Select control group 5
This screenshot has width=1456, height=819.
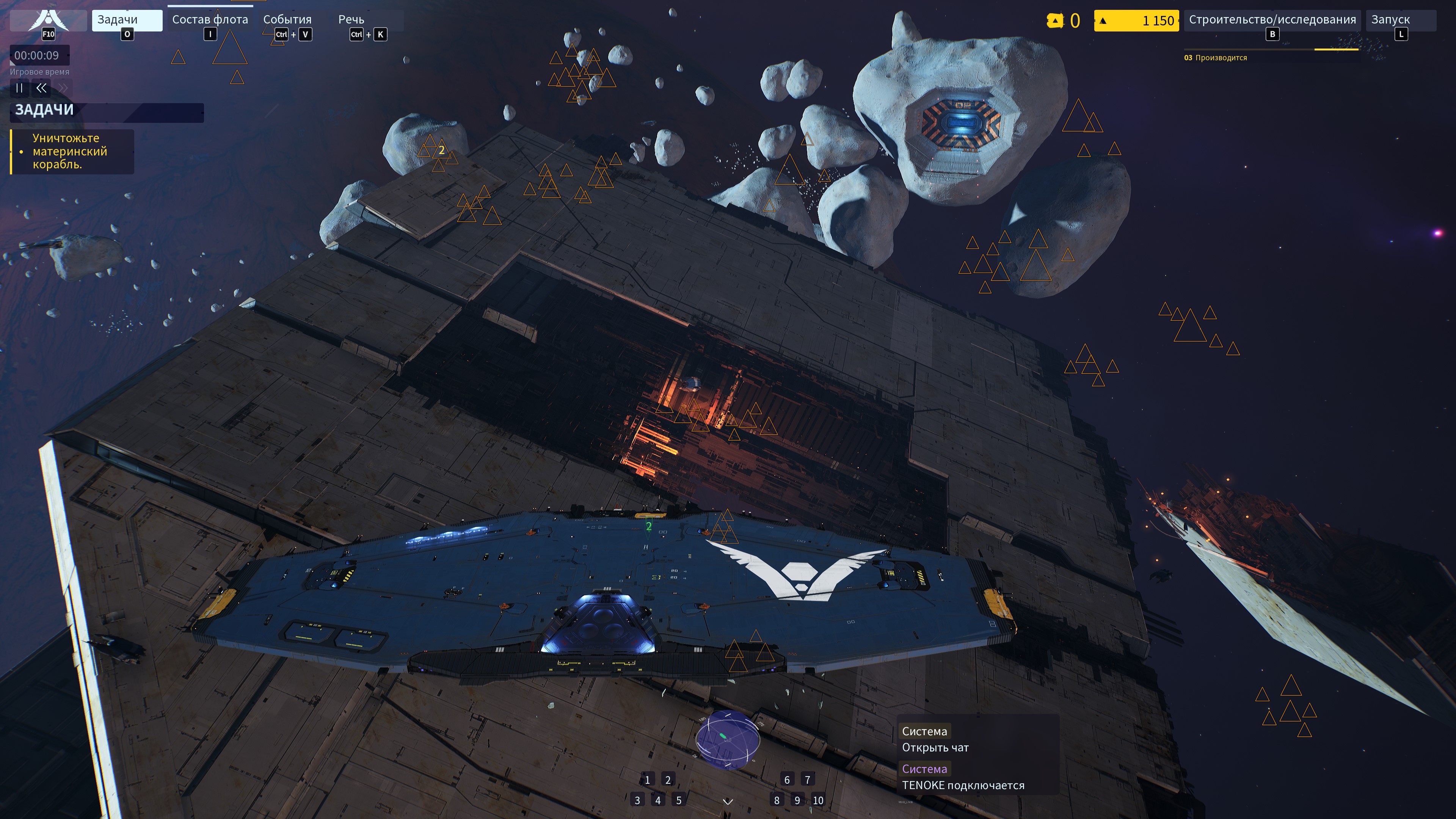click(x=679, y=800)
